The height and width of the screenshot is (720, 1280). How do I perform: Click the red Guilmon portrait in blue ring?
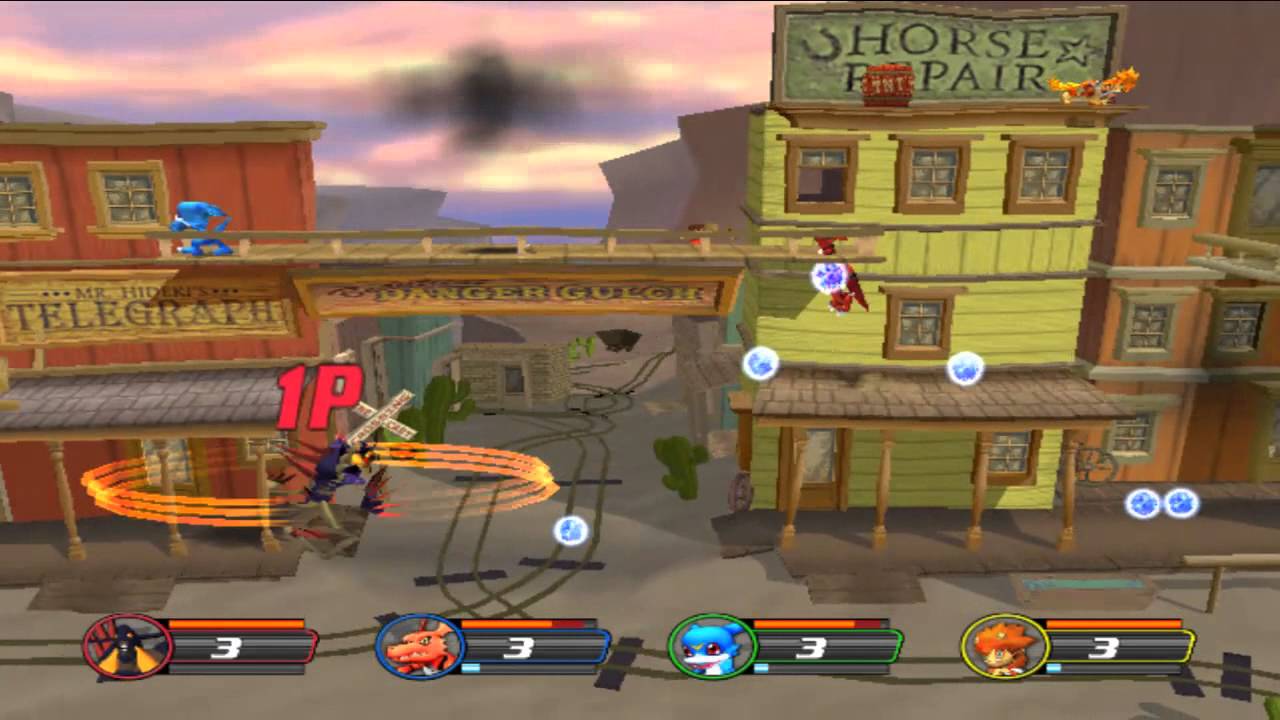click(x=419, y=647)
